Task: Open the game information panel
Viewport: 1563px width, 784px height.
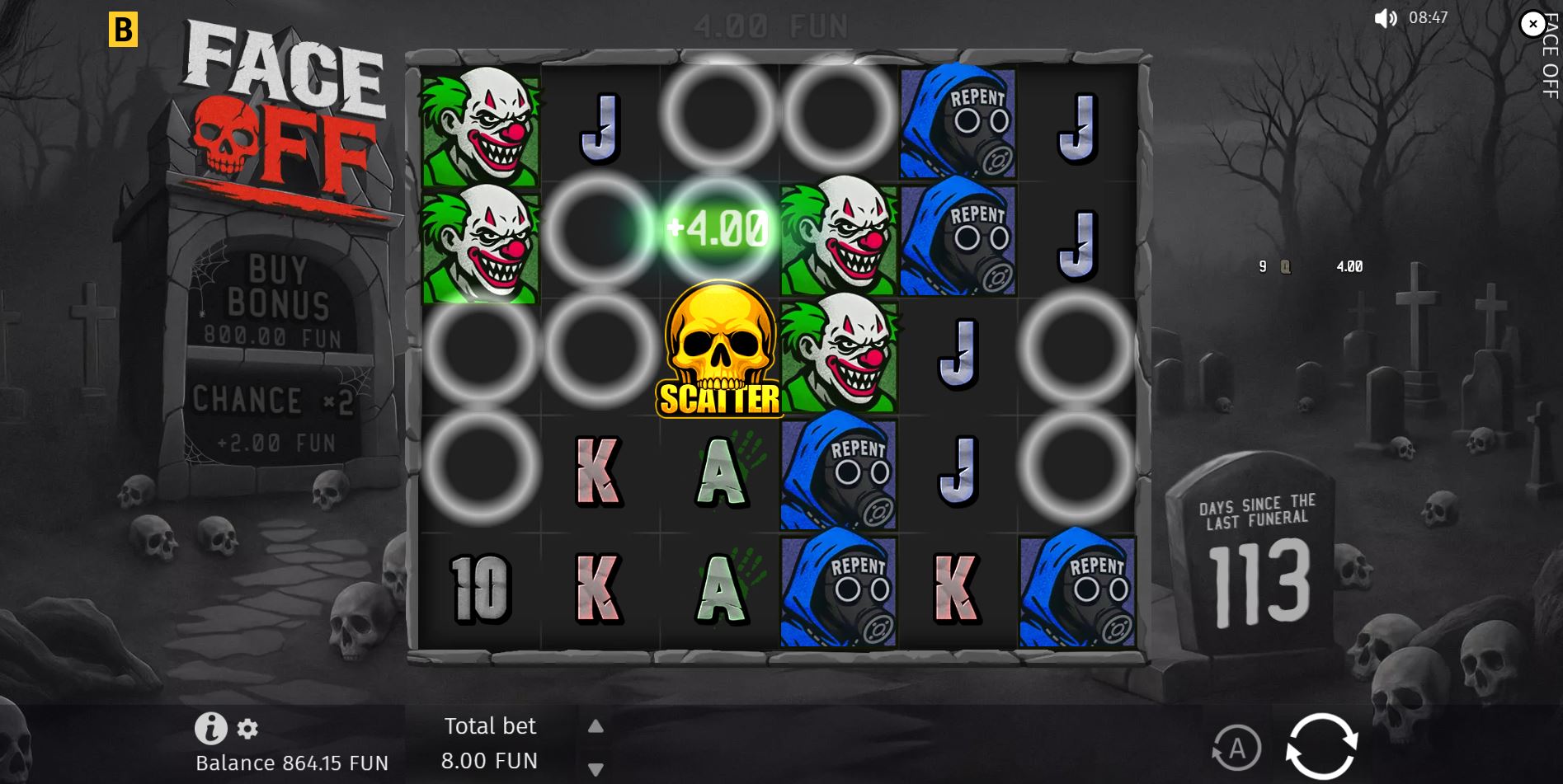Action: coord(212,729)
